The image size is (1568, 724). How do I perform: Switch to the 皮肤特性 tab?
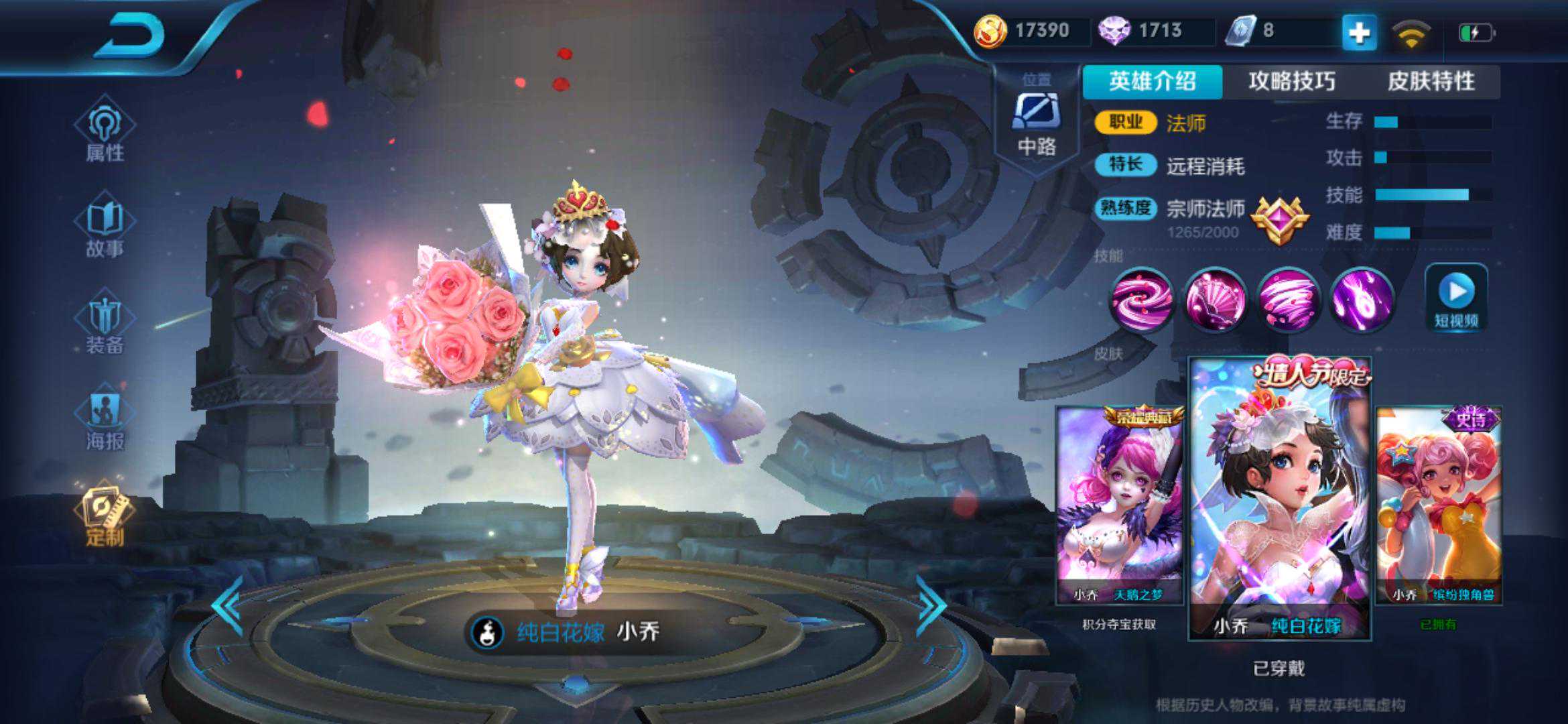tap(1431, 82)
